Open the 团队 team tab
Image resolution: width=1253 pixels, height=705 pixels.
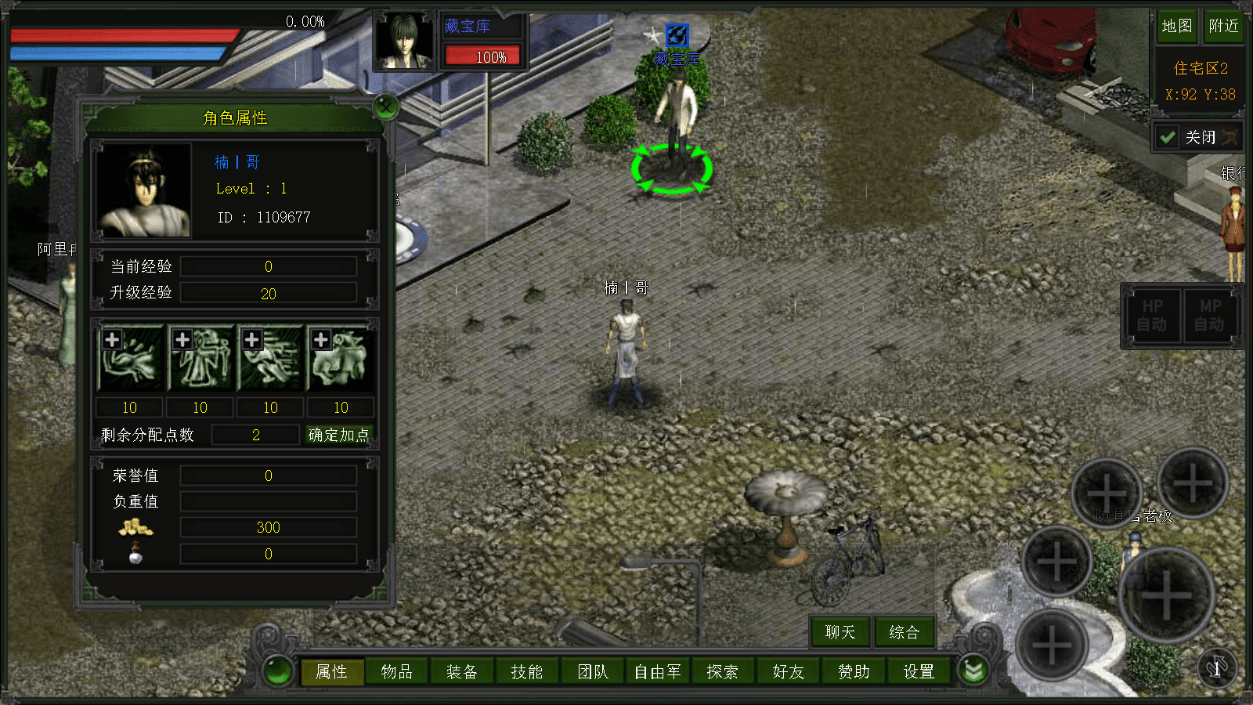592,672
